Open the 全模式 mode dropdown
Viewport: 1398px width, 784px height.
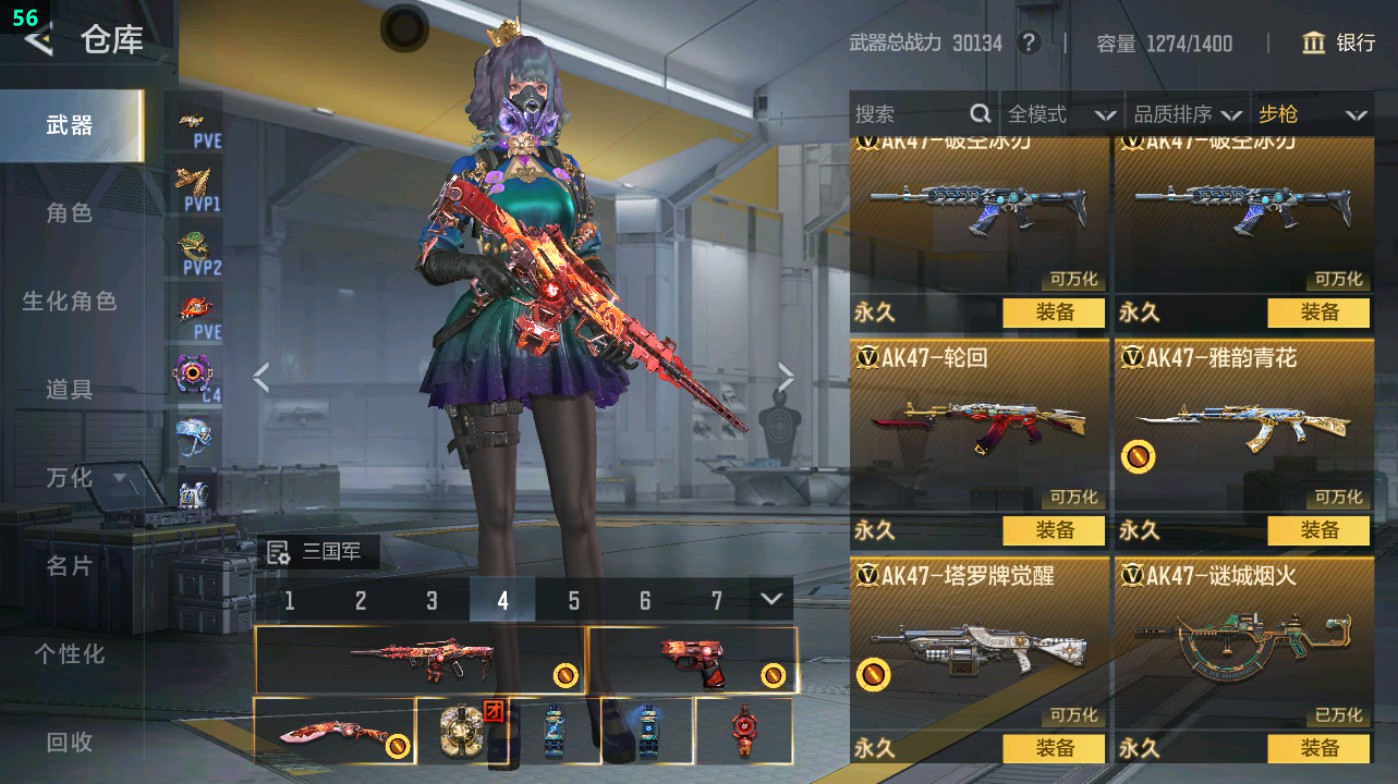[x=1061, y=115]
